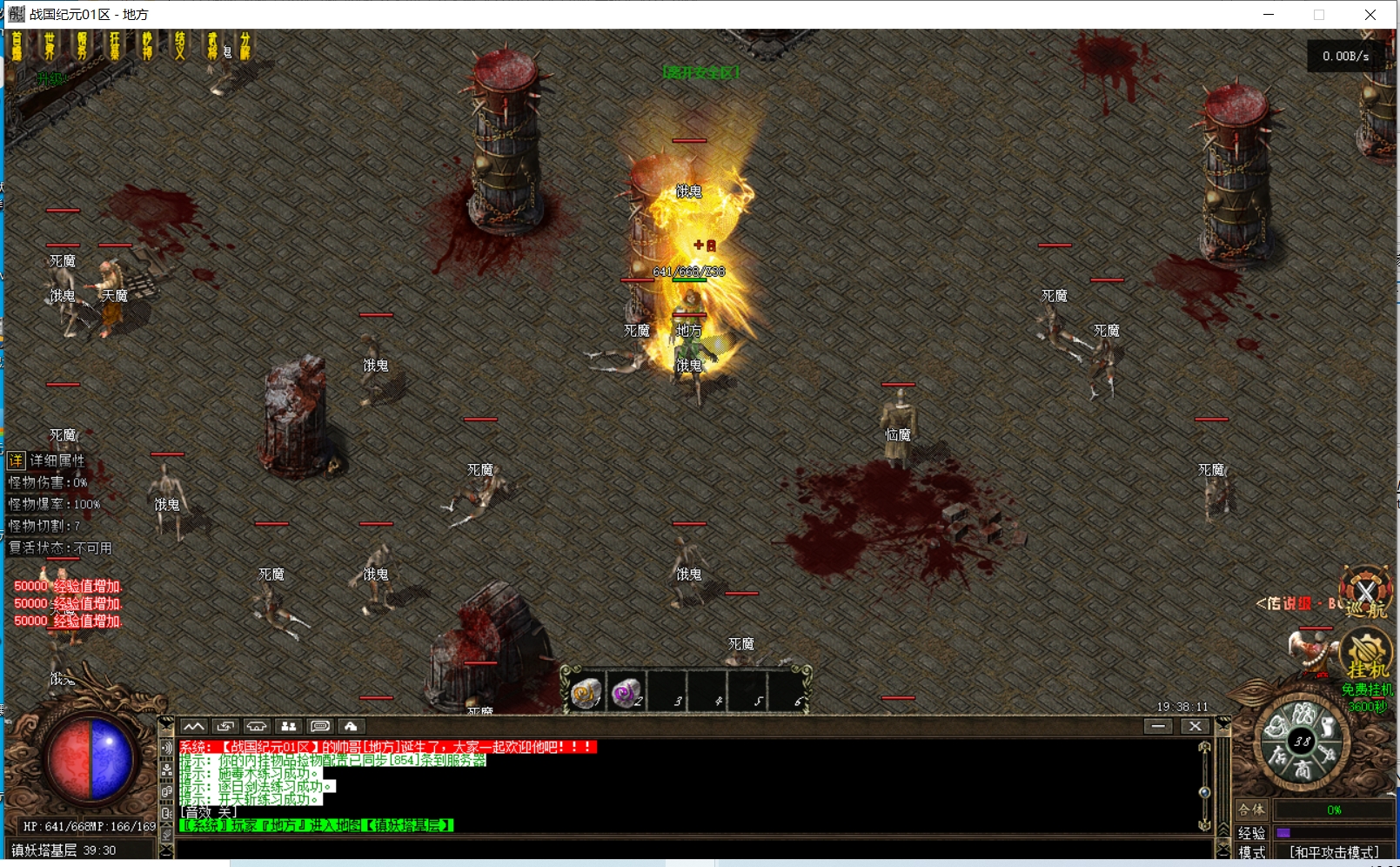Click the chat scrollbar handle
The width and height of the screenshot is (1400, 867).
[x=1204, y=792]
